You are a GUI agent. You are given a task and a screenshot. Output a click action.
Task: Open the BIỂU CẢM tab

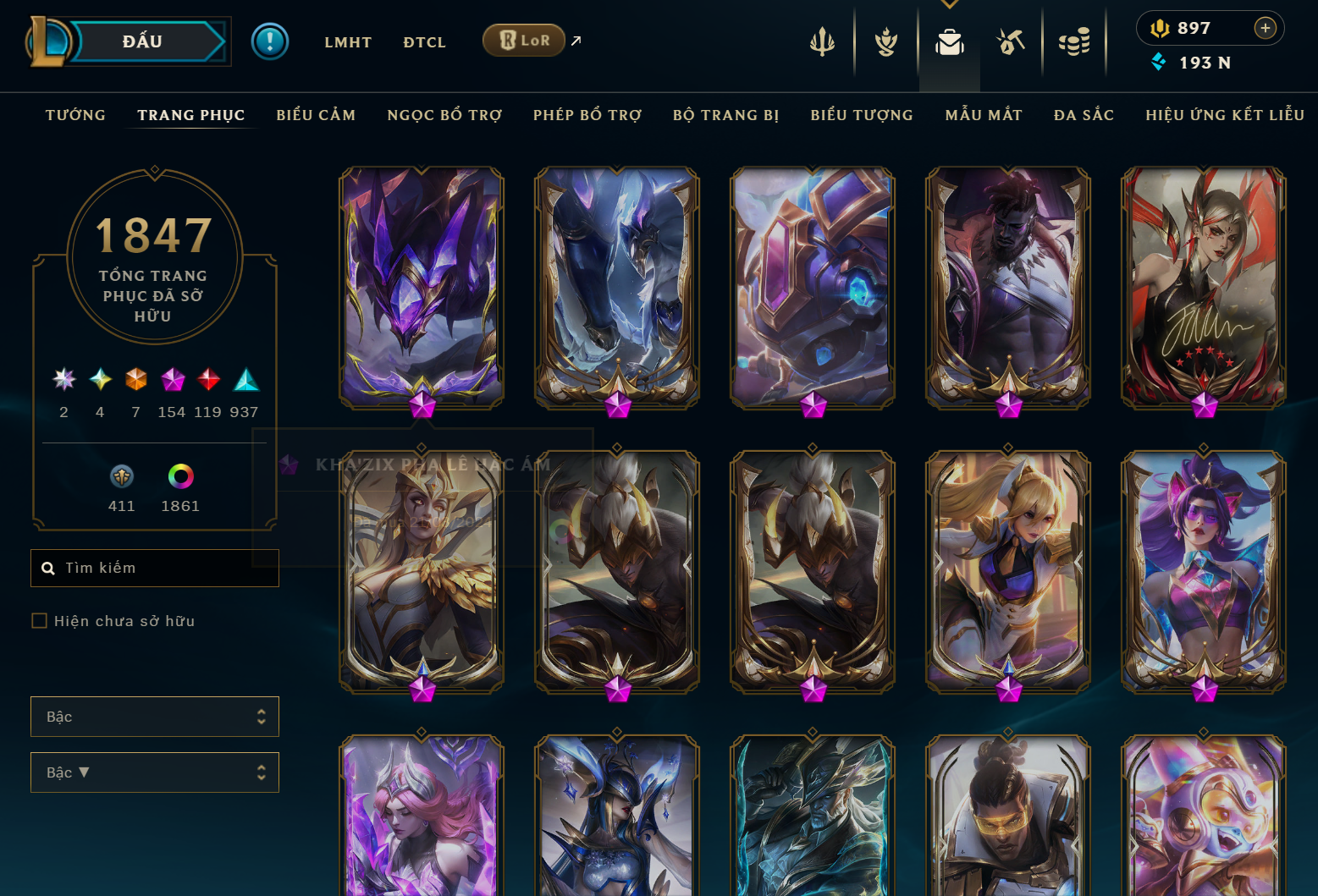[316, 115]
